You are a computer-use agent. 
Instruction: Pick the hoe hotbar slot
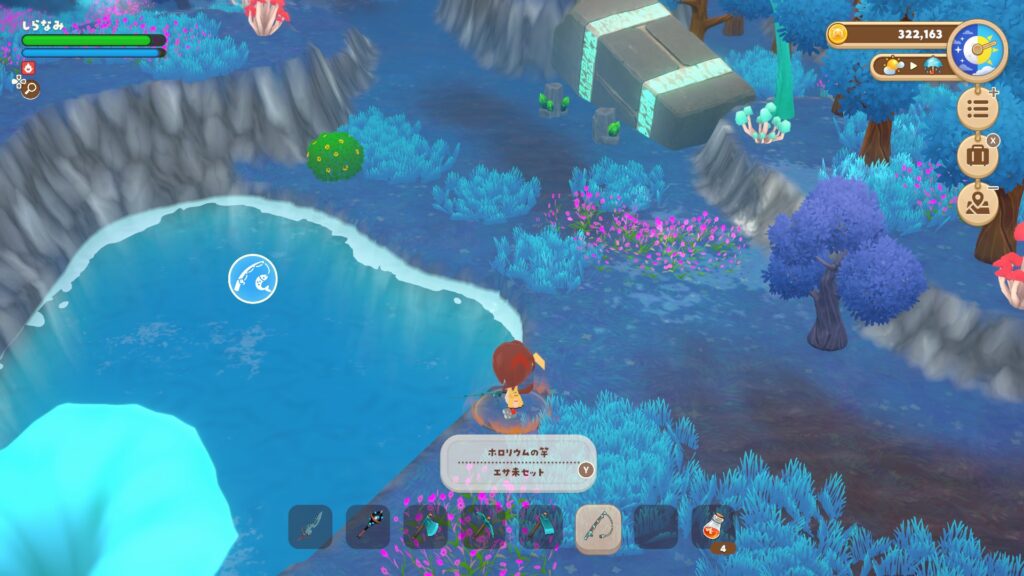(x=541, y=526)
